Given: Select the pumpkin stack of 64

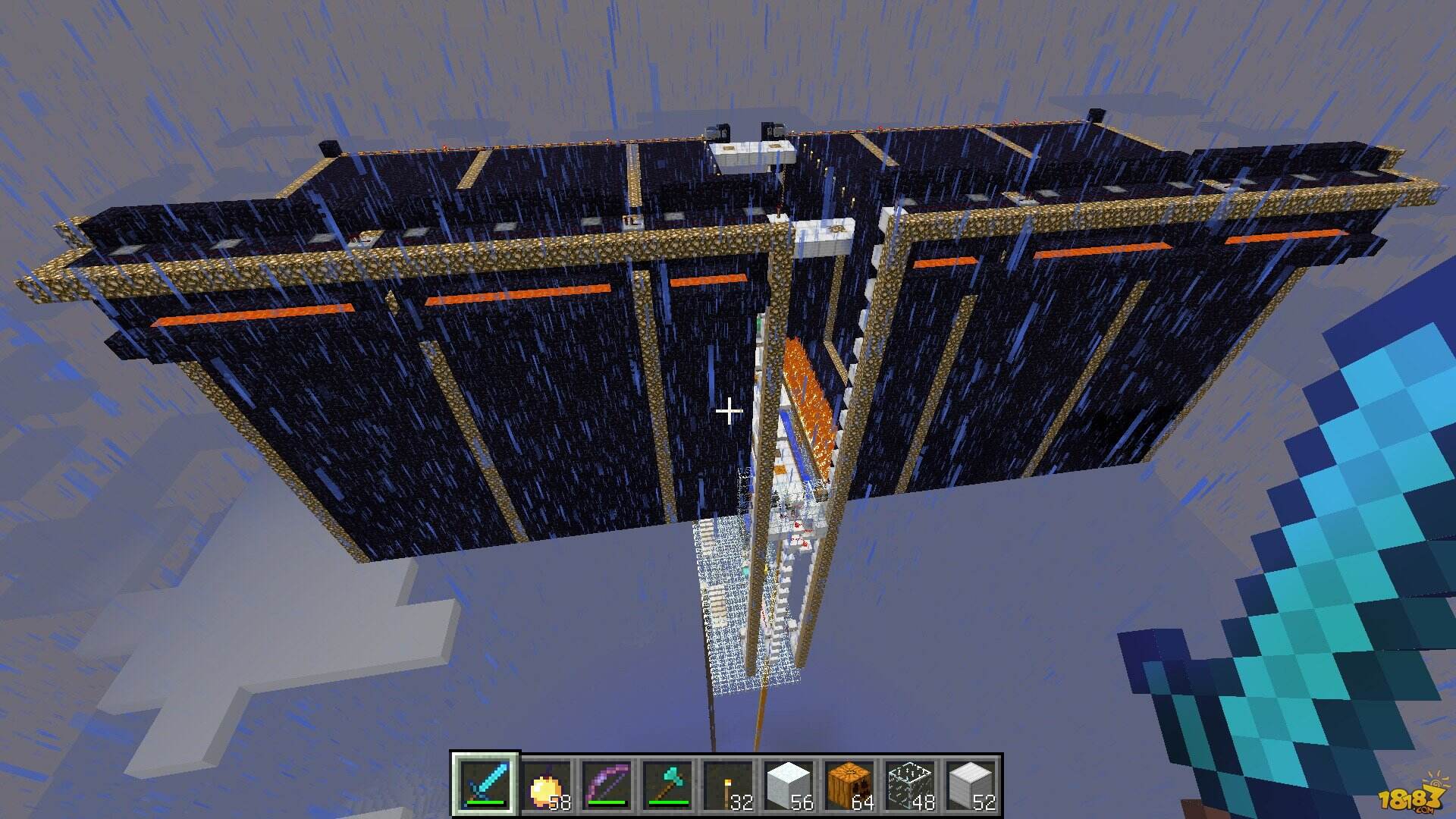Looking at the screenshot, I should 849,786.
